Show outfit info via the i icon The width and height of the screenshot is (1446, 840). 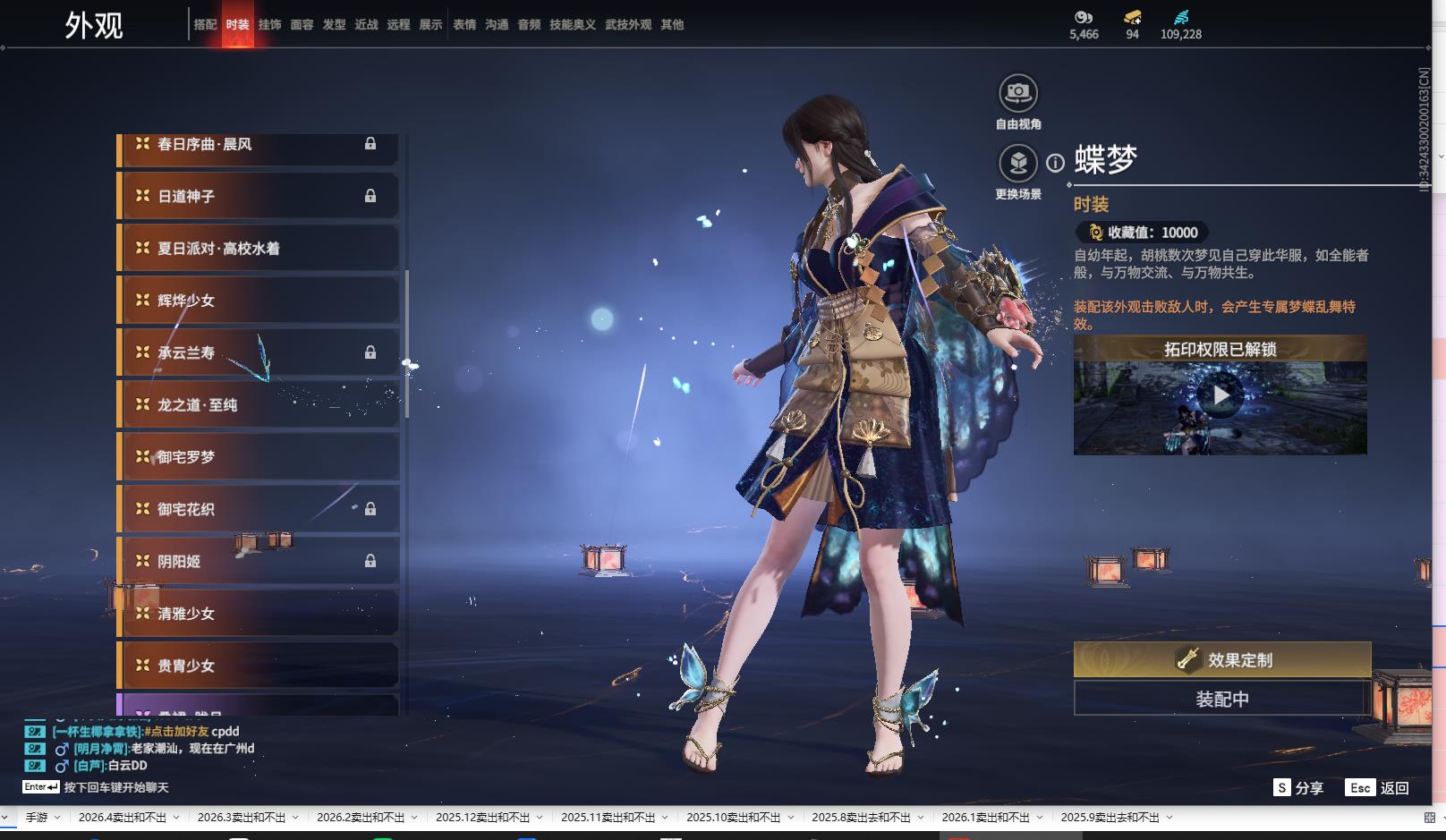(1056, 163)
